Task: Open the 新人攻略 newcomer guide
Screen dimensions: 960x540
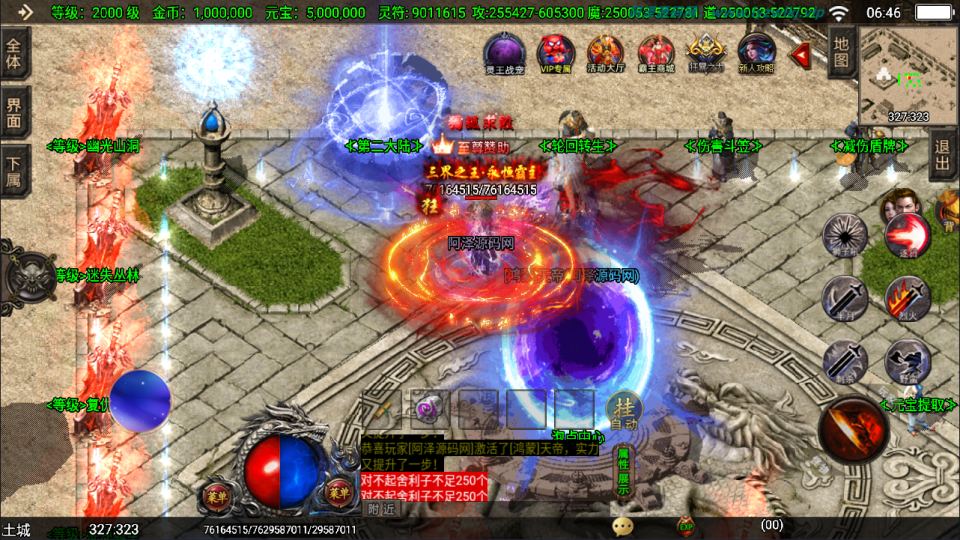Action: click(756, 53)
